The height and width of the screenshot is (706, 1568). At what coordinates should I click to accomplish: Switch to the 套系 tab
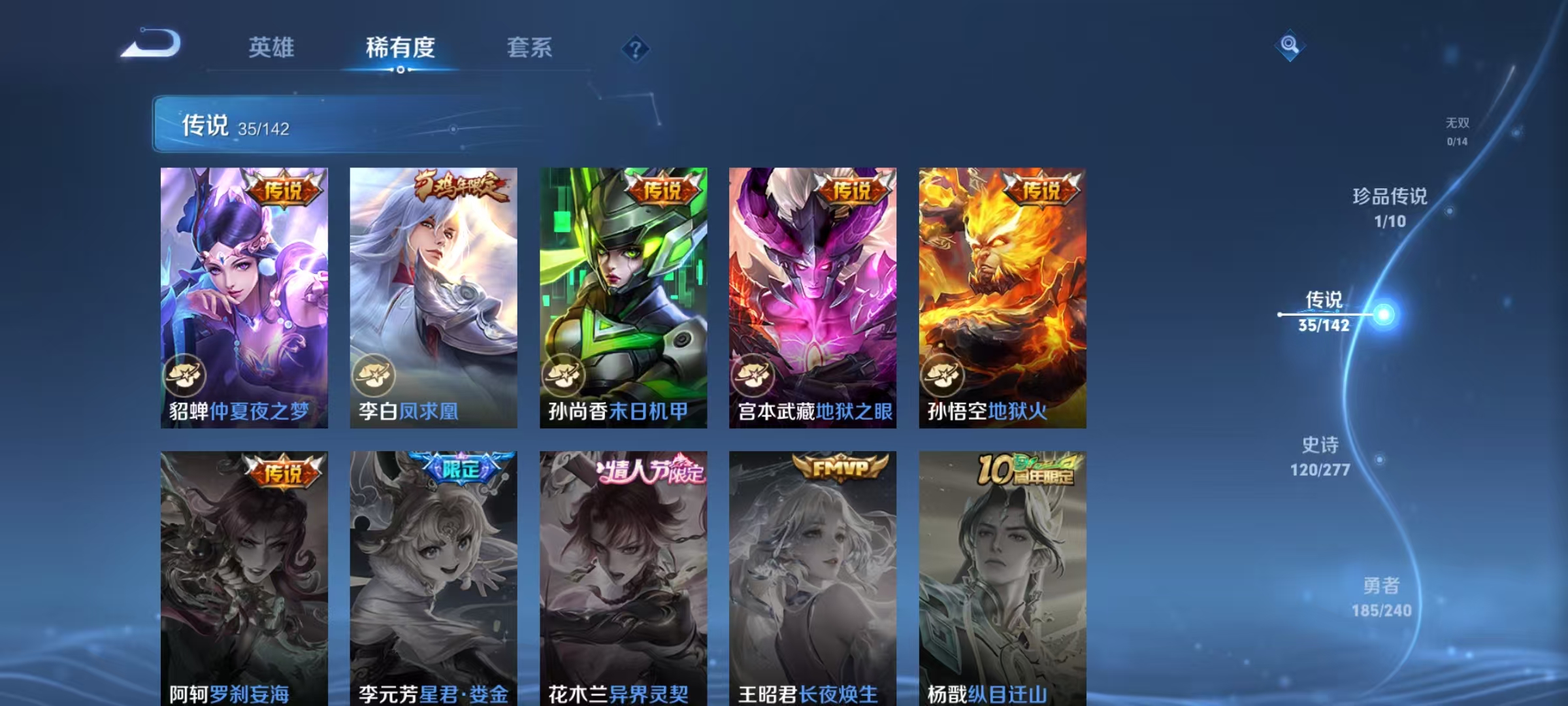tap(530, 48)
